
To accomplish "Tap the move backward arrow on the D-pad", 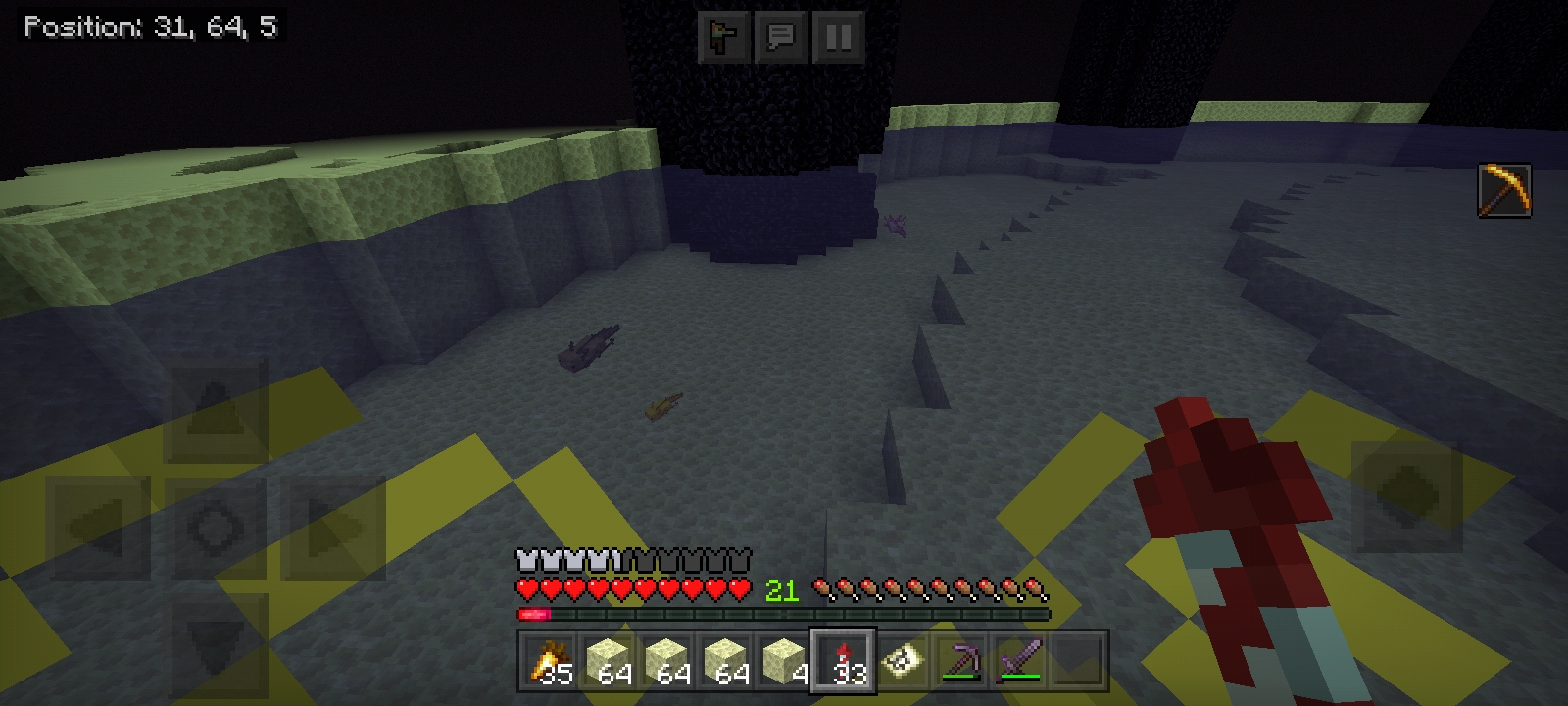I will [x=216, y=642].
